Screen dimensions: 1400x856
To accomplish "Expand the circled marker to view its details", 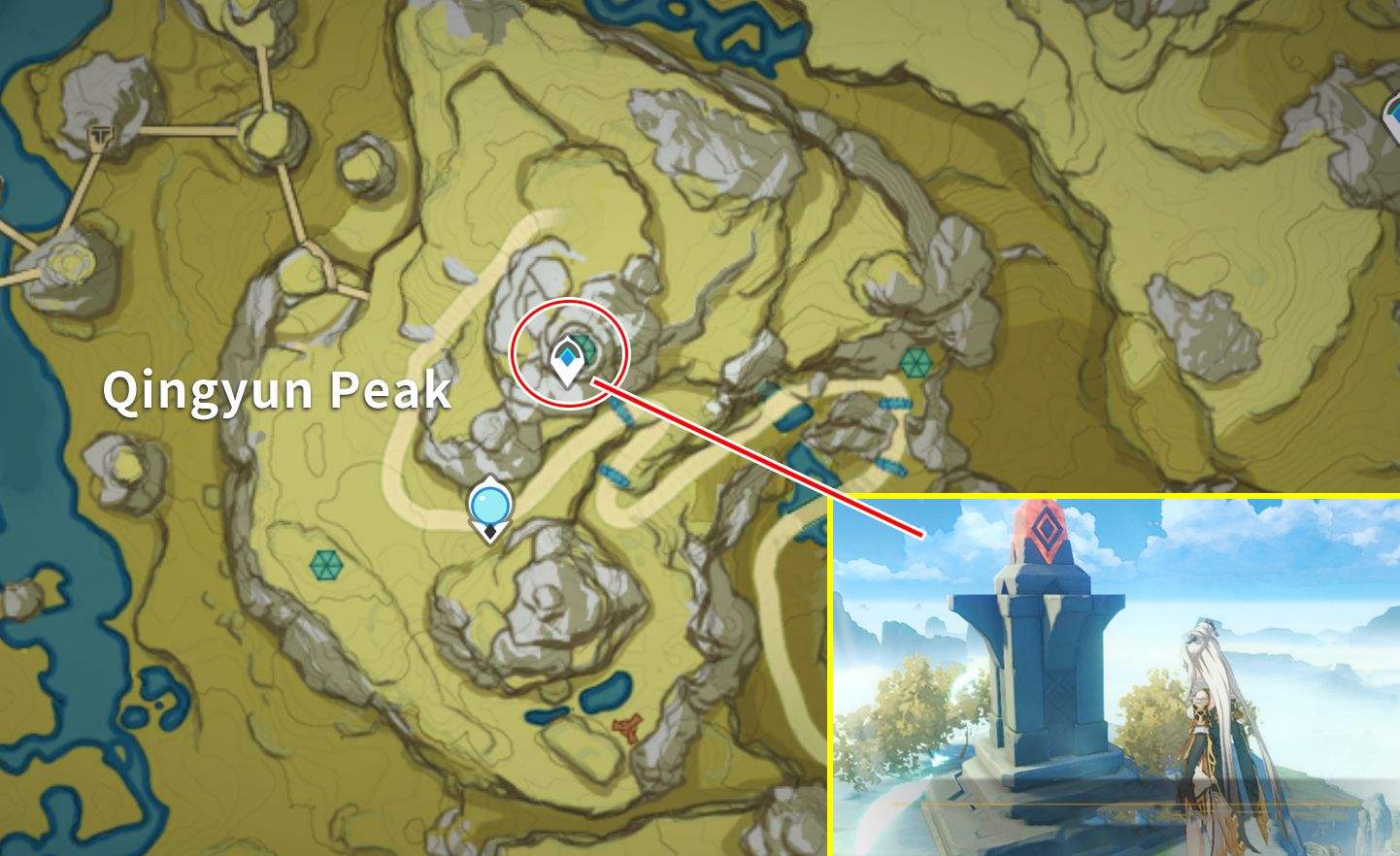I will coord(567,361).
